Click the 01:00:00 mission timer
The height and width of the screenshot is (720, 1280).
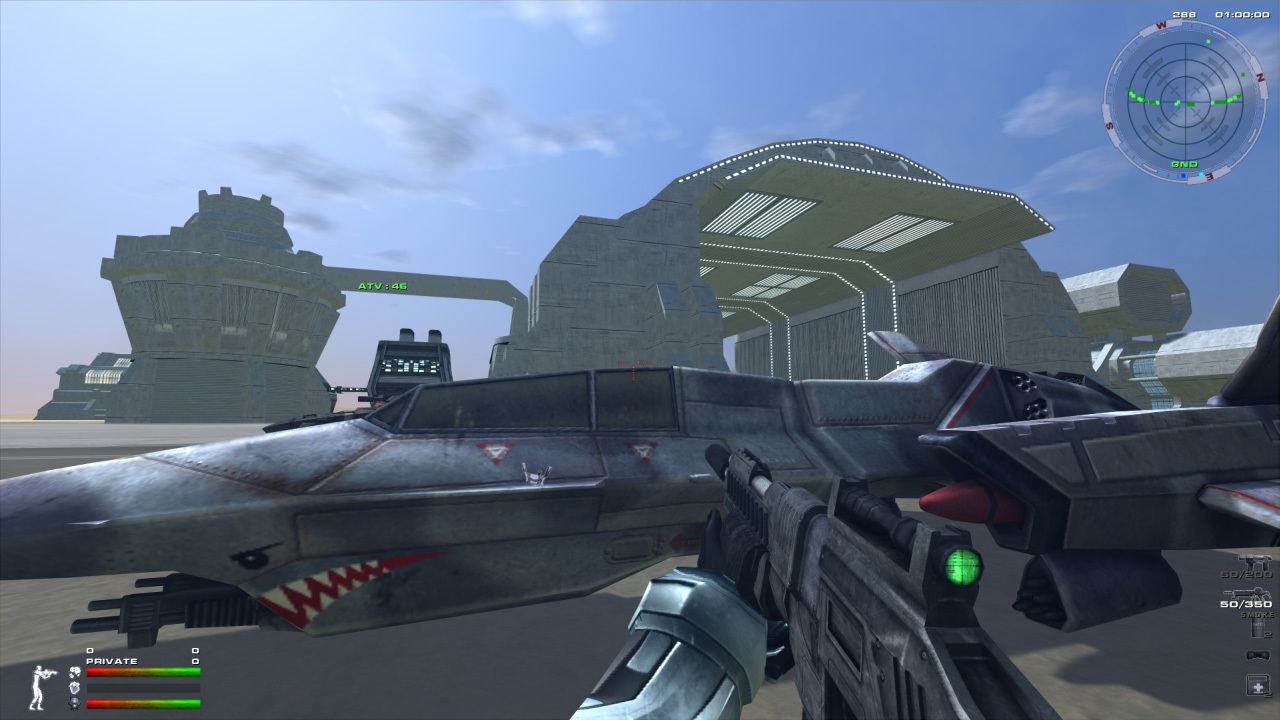pos(1242,14)
